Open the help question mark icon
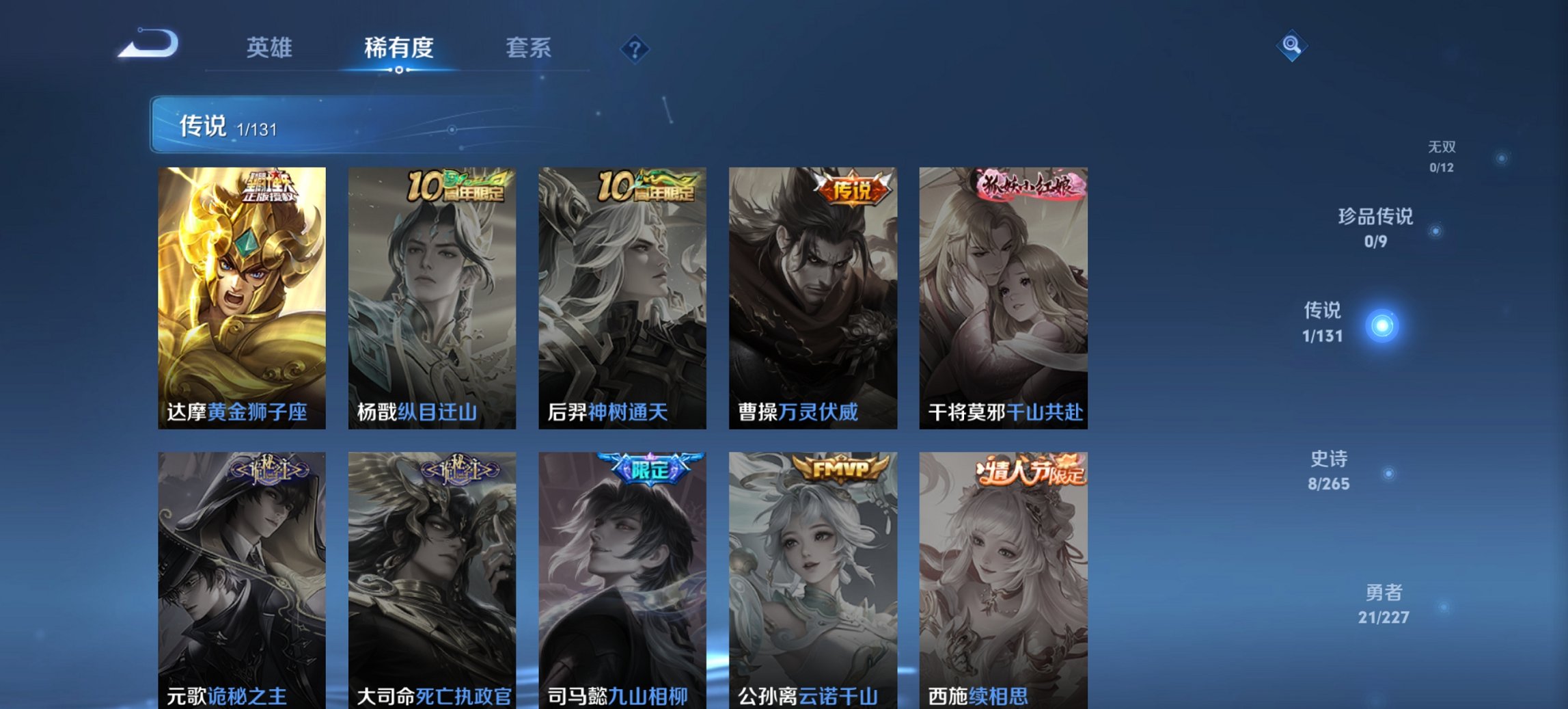The height and width of the screenshot is (709, 1568). 633,48
